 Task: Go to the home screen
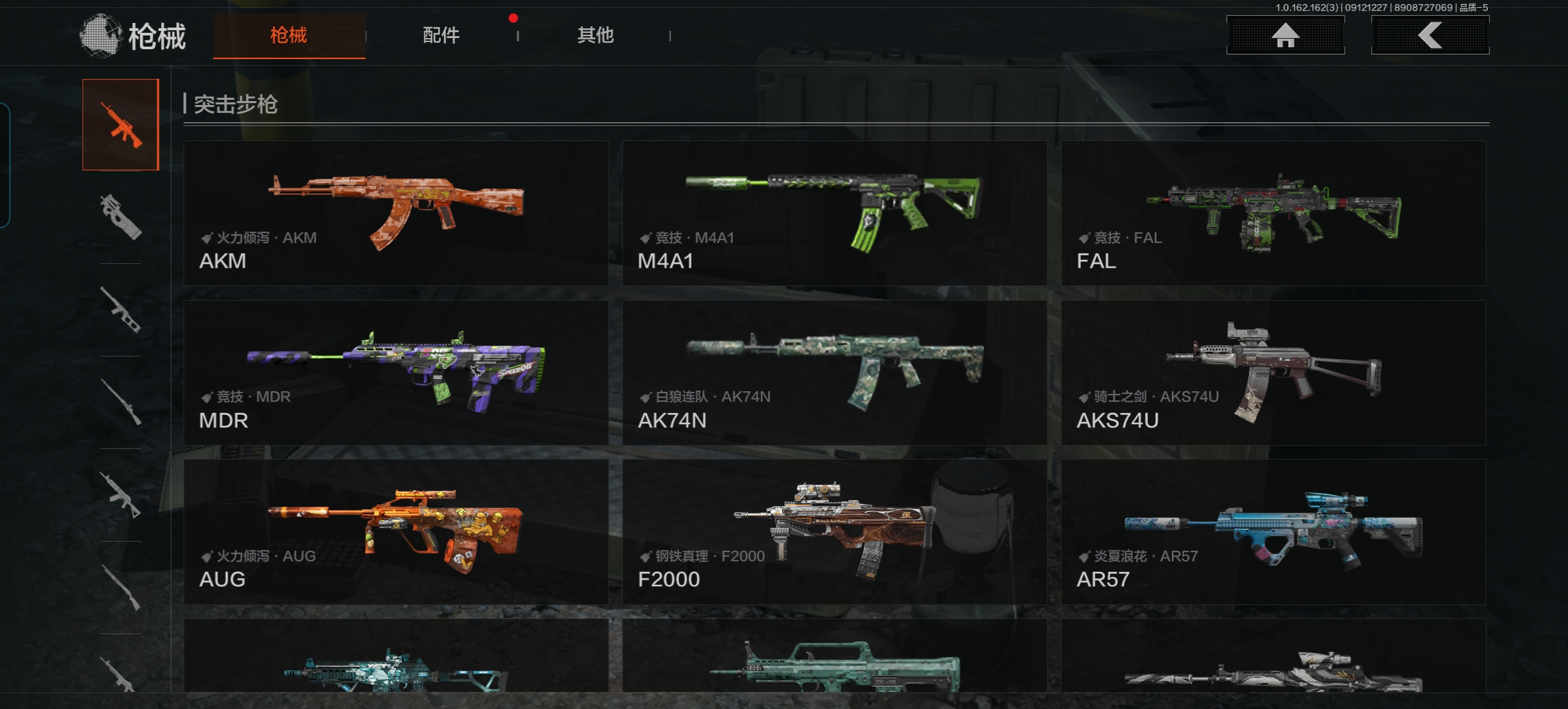click(x=1285, y=35)
